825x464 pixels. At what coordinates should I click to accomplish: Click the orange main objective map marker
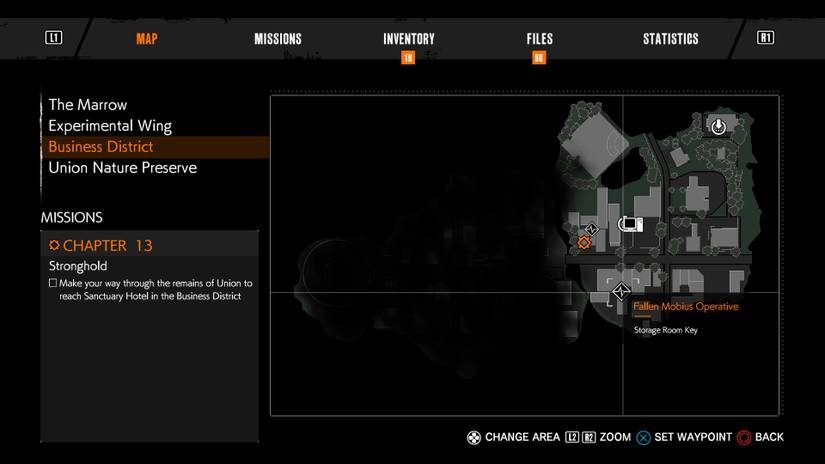[584, 242]
